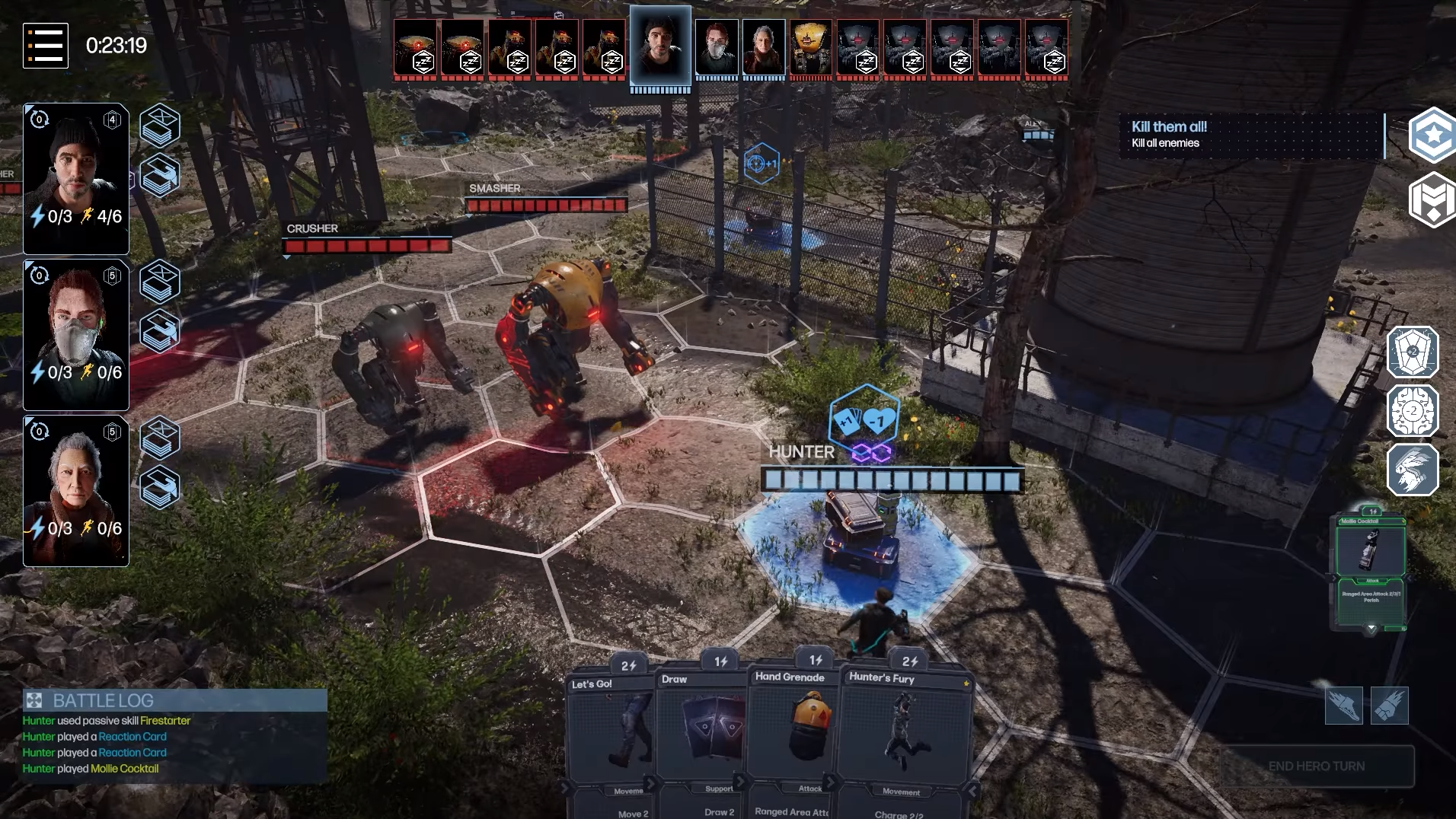Select the grey-haired woman hero panel
The width and height of the screenshot is (1456, 819).
coord(76,491)
